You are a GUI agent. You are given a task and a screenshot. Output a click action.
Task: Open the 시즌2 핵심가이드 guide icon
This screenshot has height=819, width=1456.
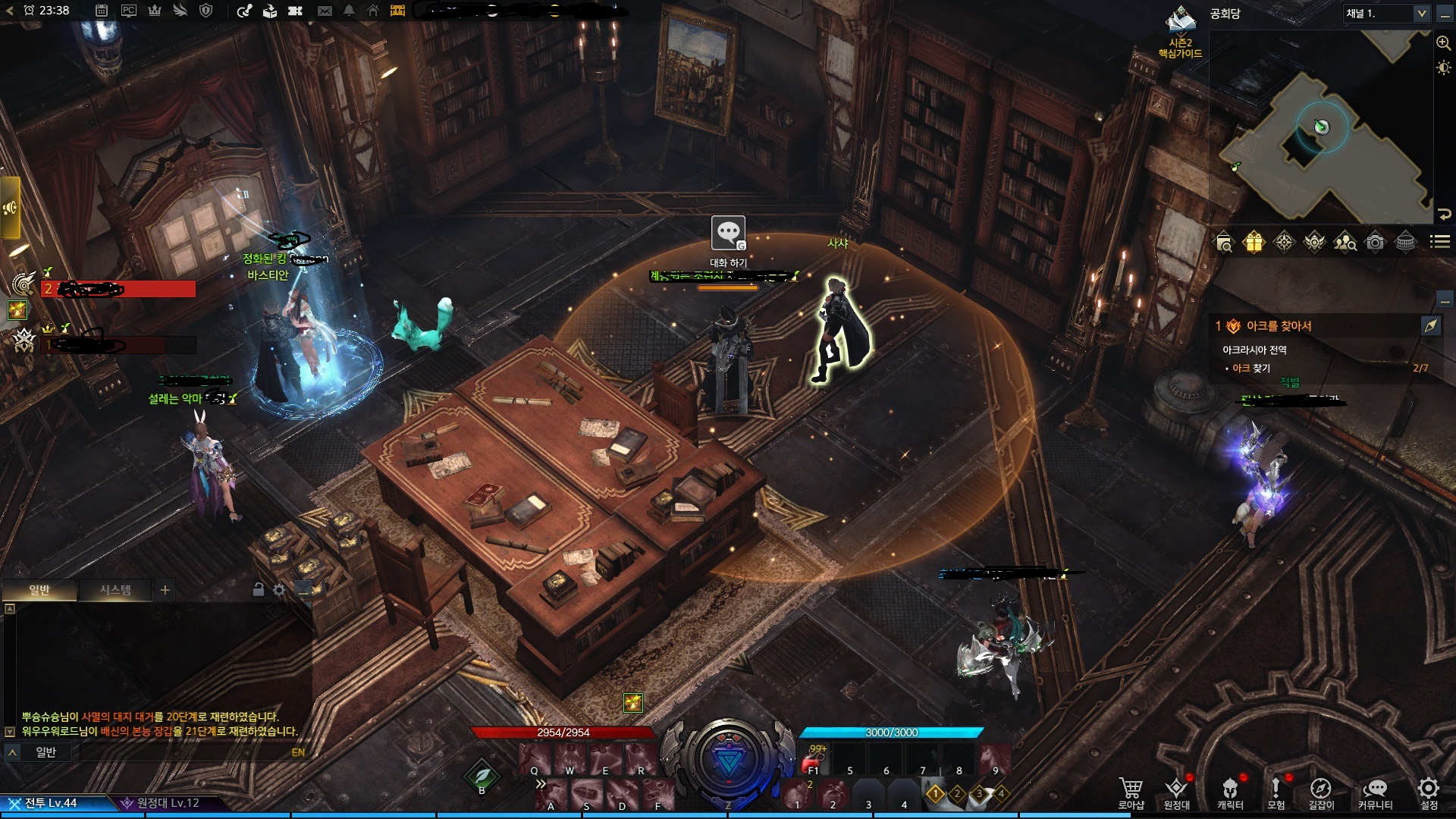(x=1180, y=32)
